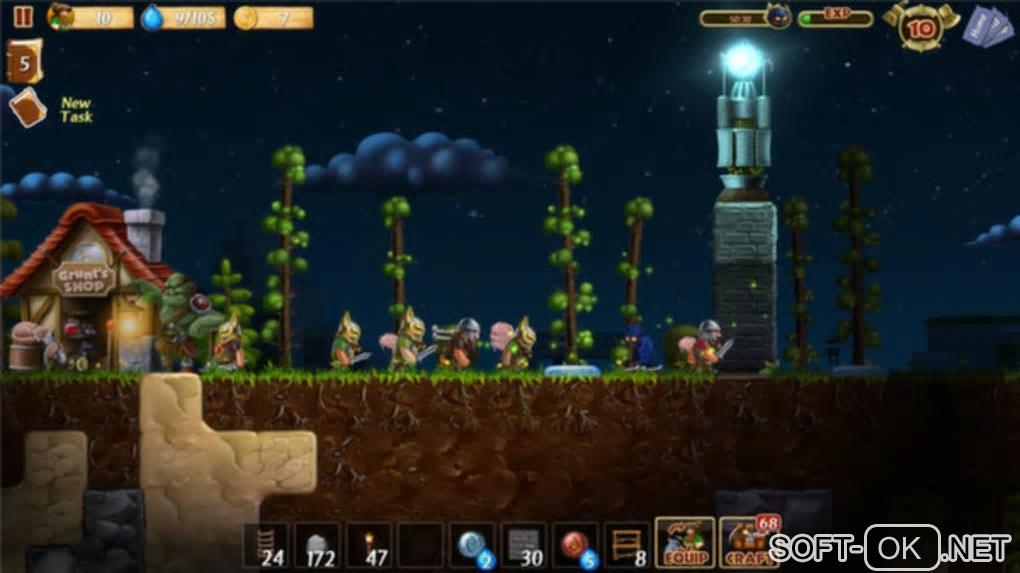The height and width of the screenshot is (573, 1020).
Task: Click the gold coin counter
Action: coord(273,18)
